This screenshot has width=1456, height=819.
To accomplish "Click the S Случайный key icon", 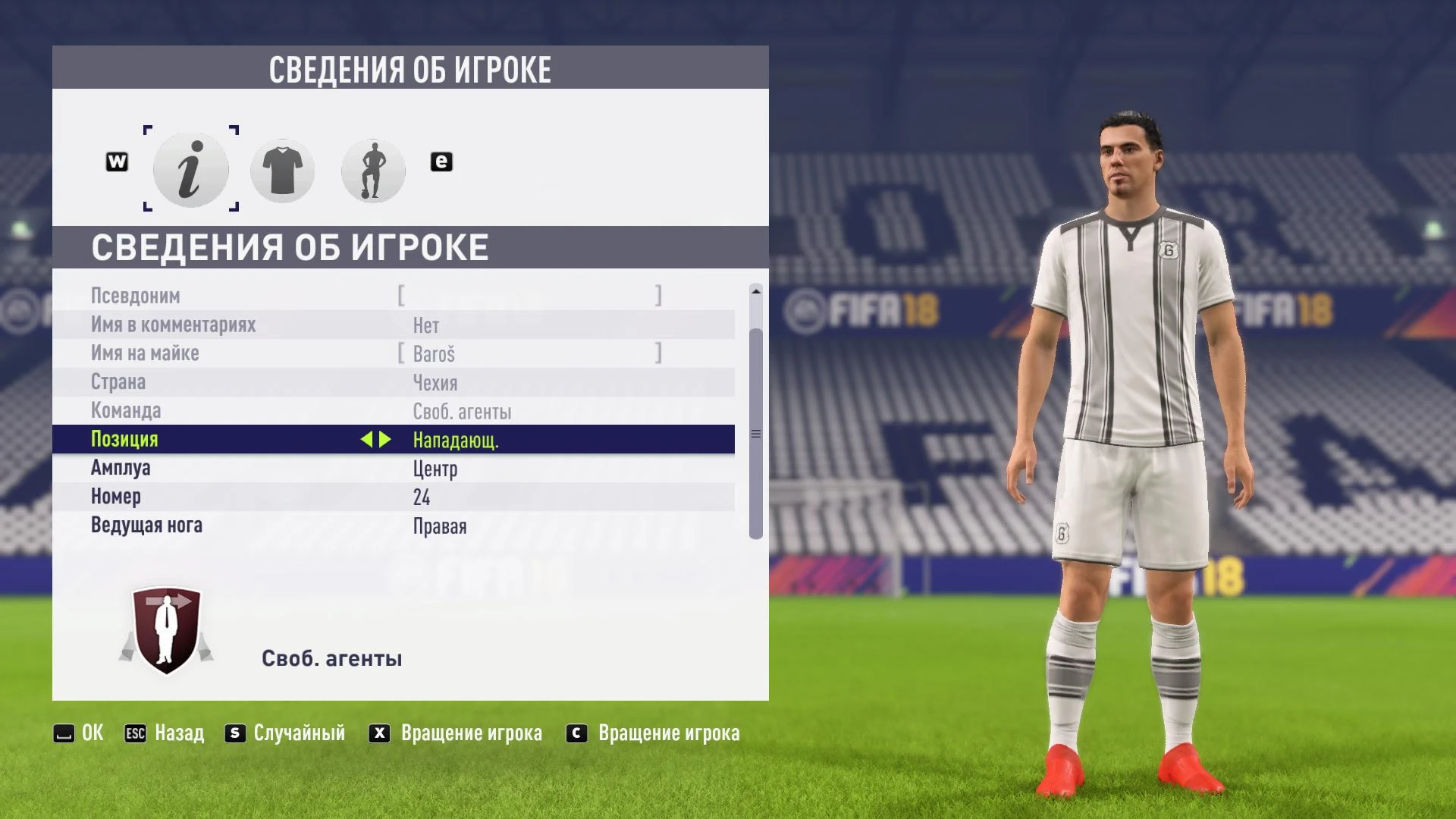I will click(234, 733).
